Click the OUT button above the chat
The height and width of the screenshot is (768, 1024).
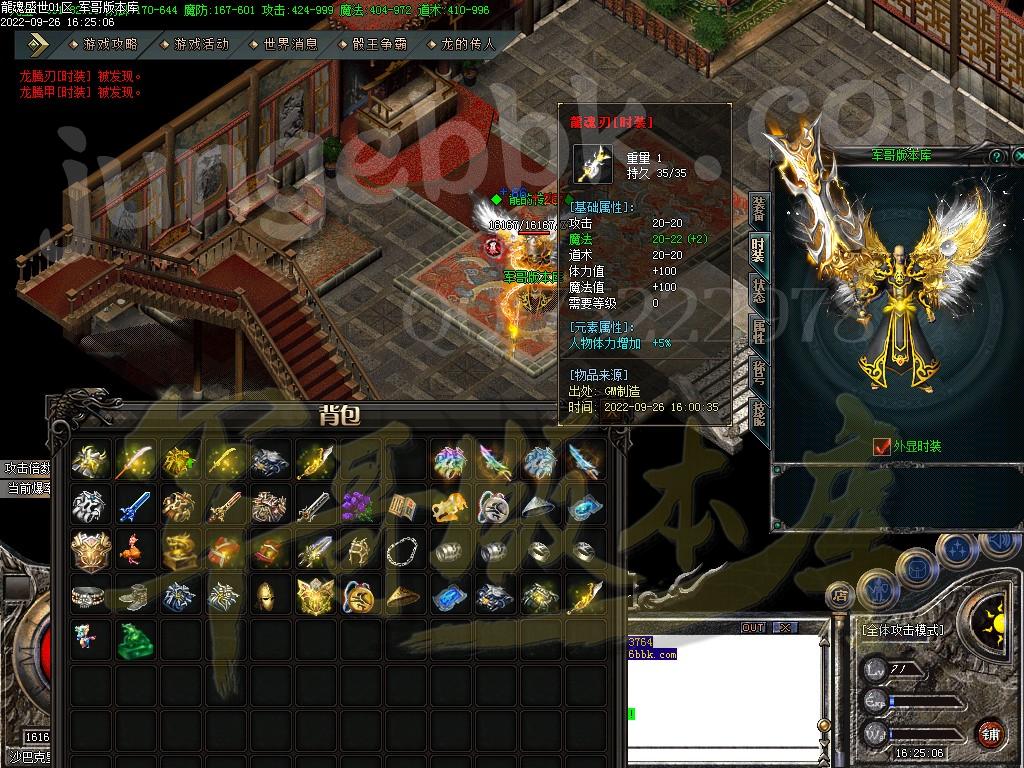coord(753,627)
